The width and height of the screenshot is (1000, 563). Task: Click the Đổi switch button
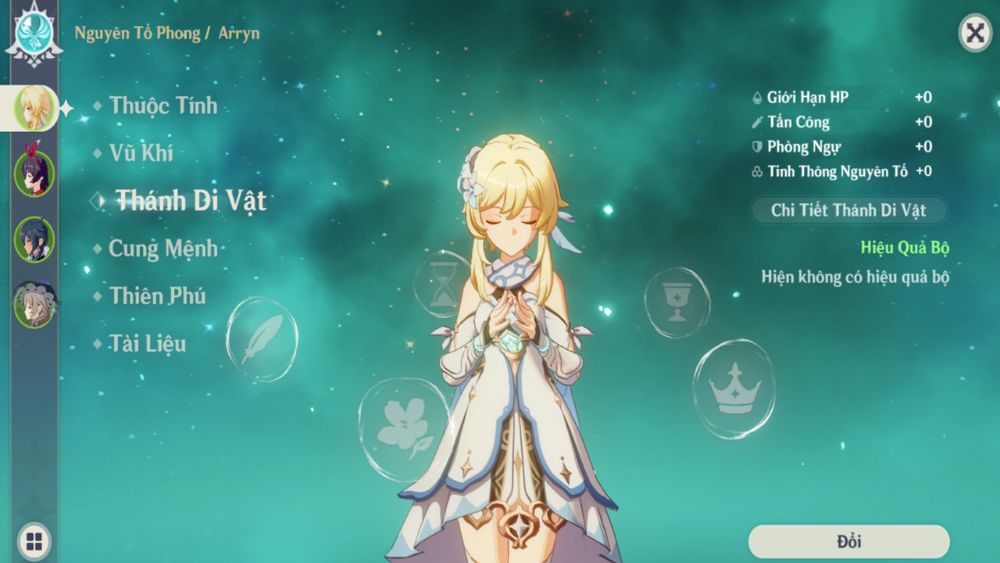point(848,542)
